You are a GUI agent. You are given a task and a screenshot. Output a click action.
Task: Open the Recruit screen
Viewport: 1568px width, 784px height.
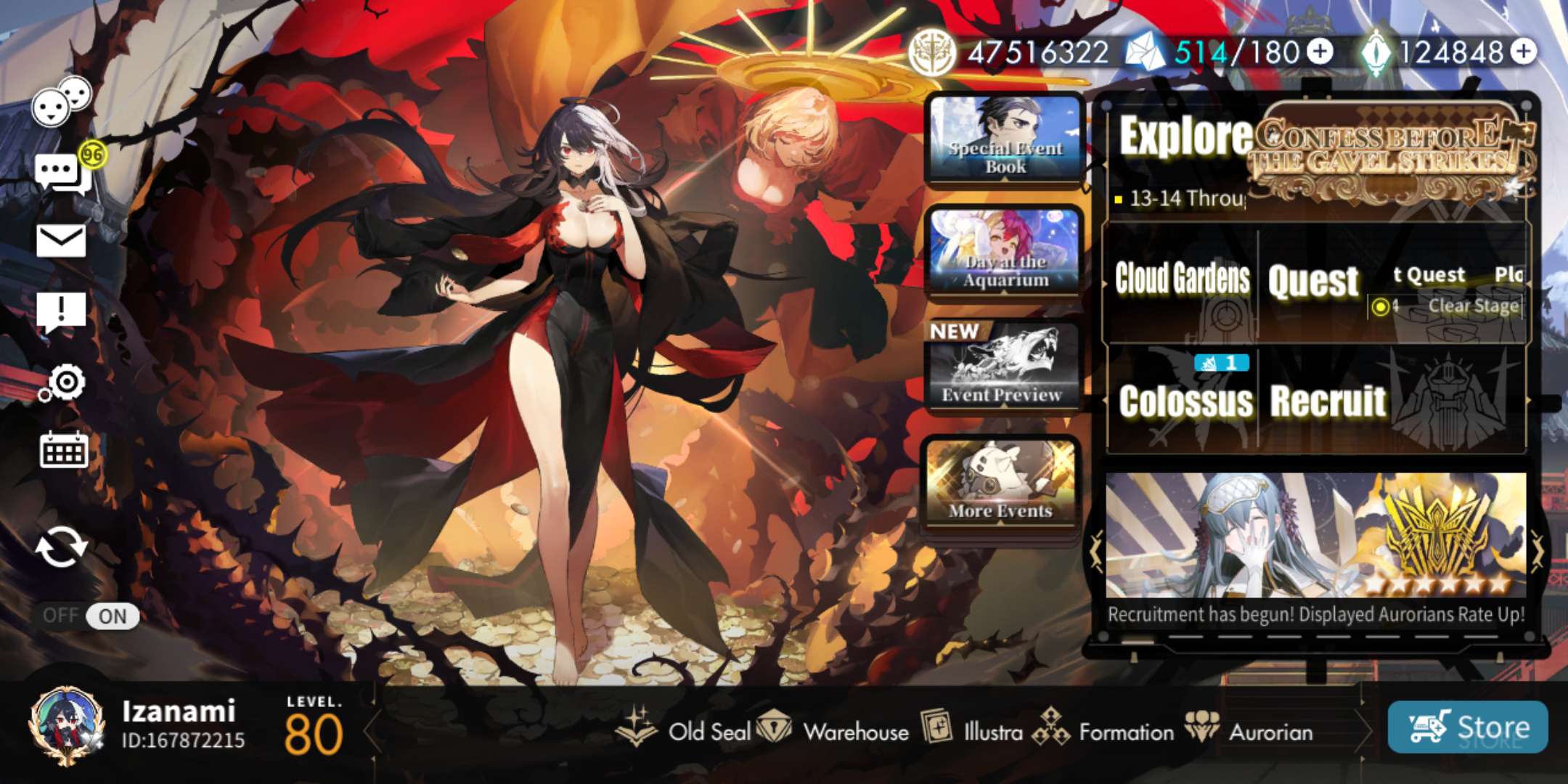1328,401
